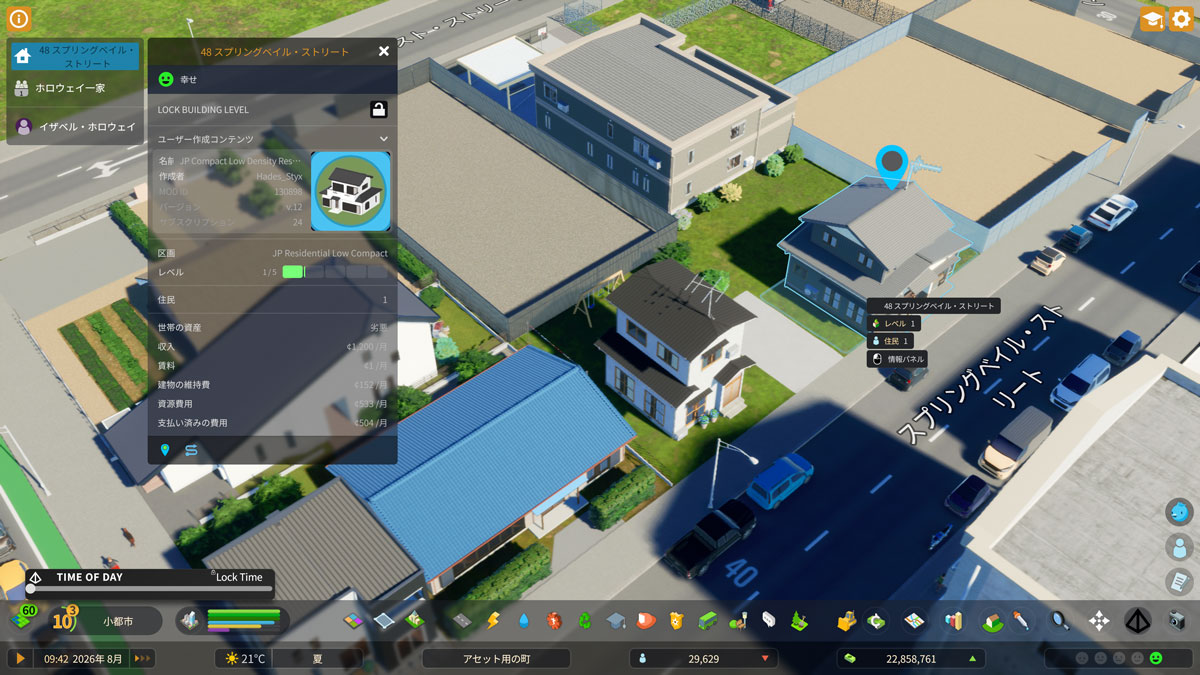Open the electricity lightning bolt tool
The image size is (1200, 675).
(x=492, y=621)
